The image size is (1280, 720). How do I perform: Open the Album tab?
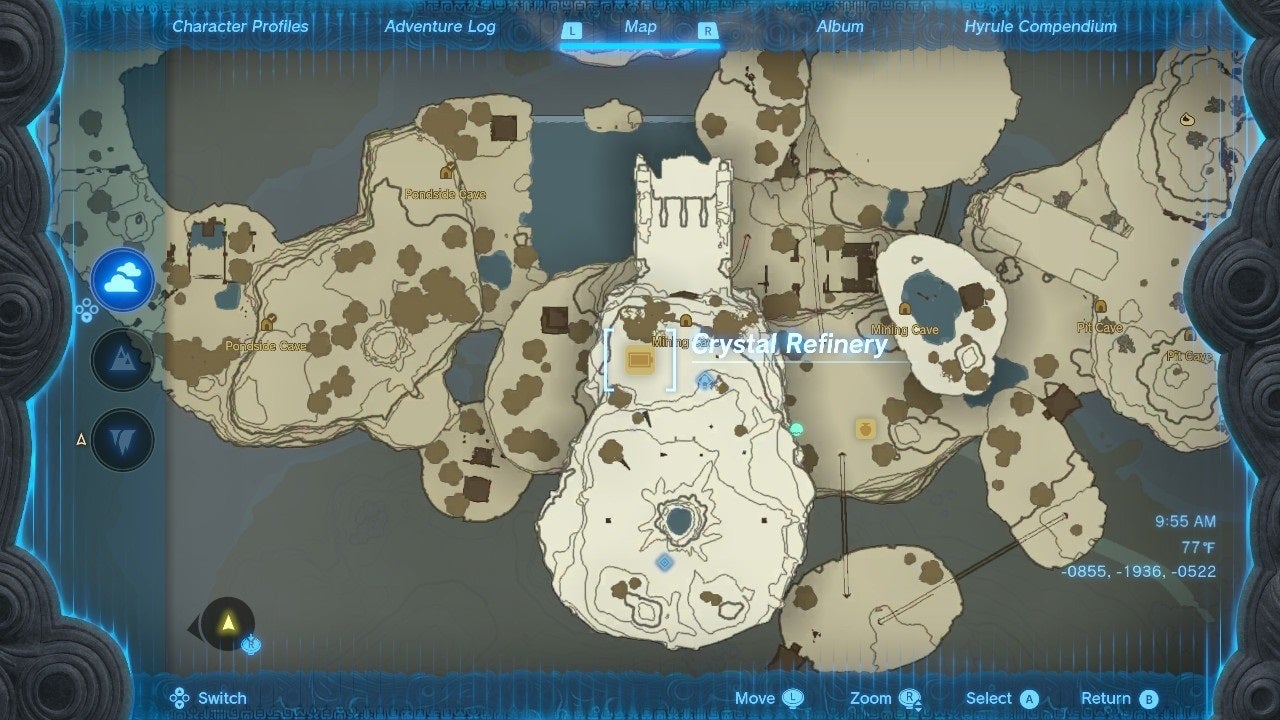pyautogui.click(x=838, y=27)
